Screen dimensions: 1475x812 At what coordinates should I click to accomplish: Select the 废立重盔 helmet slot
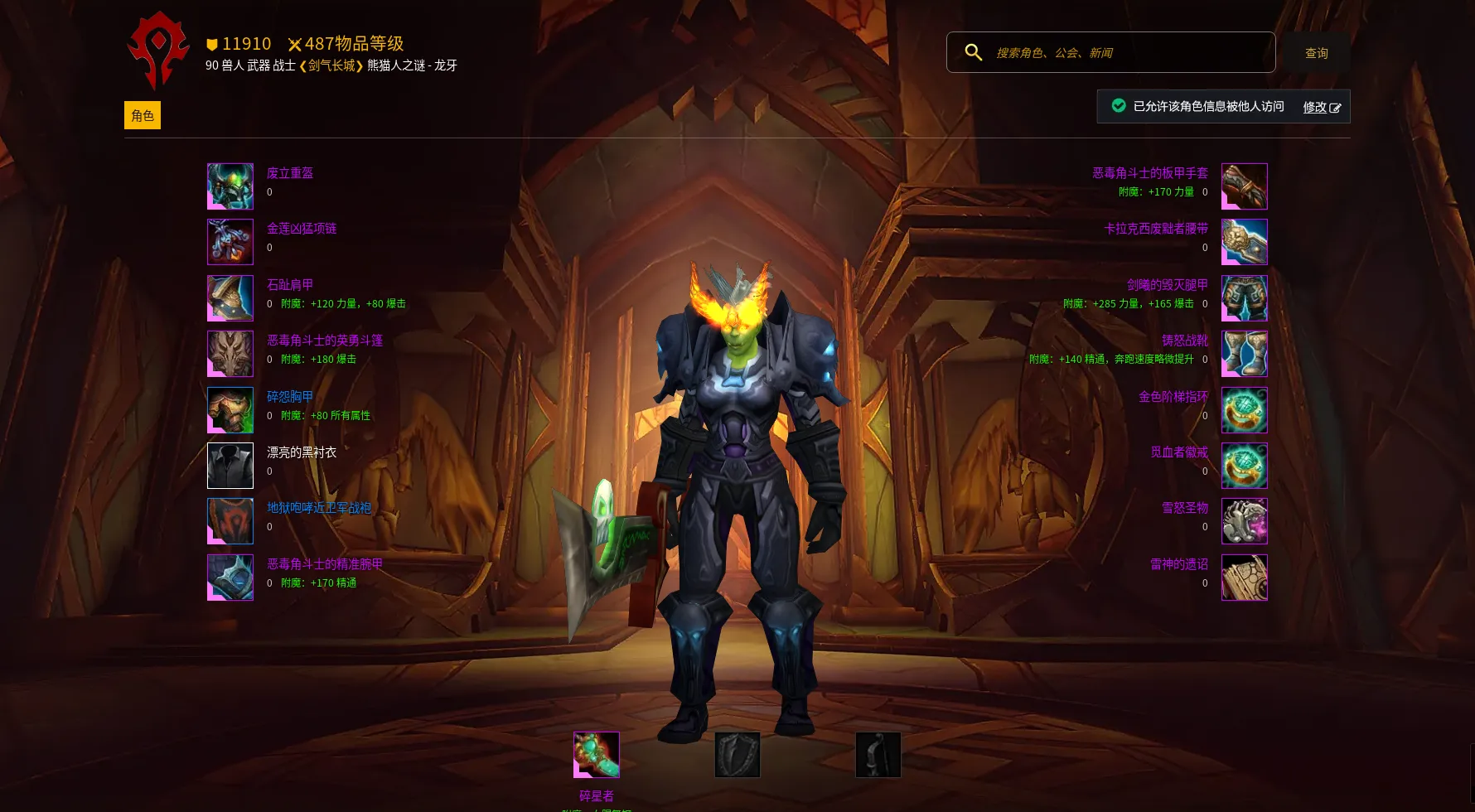[230, 186]
